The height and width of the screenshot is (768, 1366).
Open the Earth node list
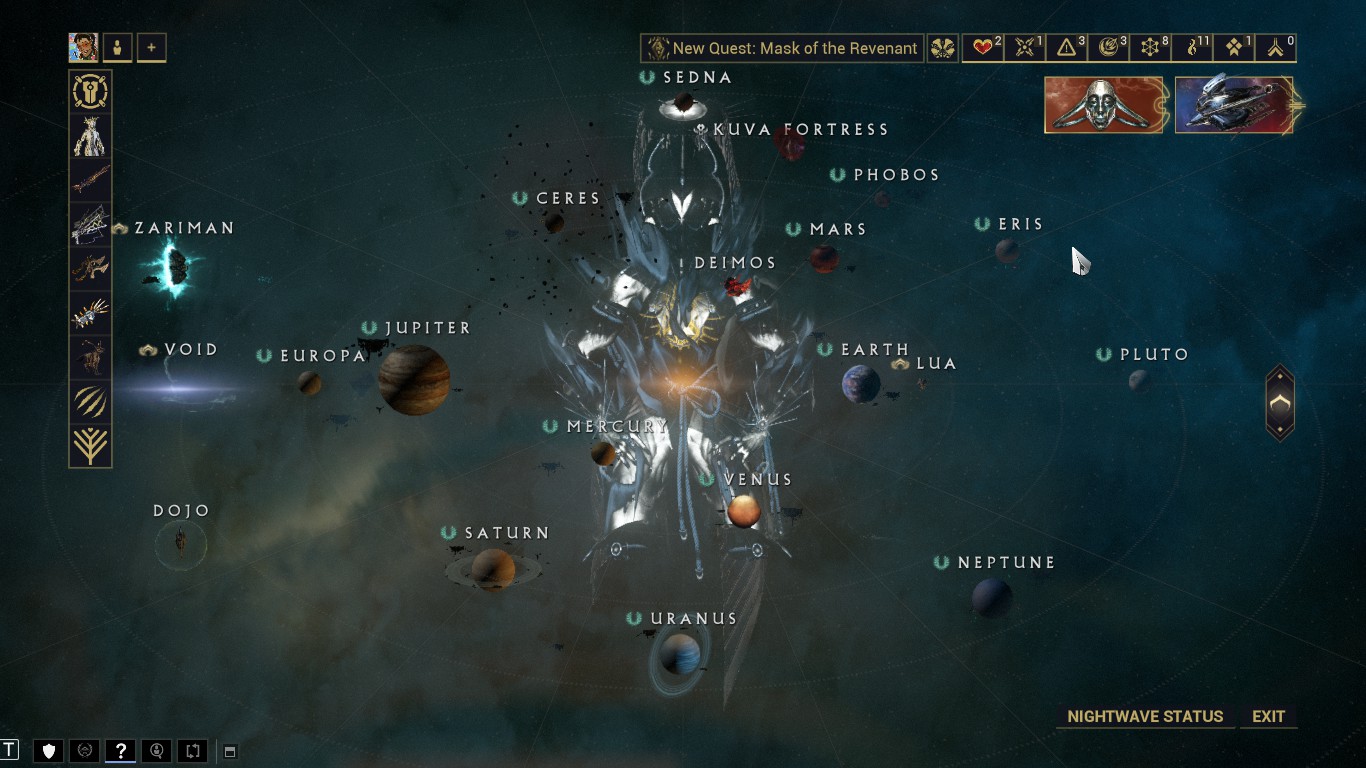(860, 383)
